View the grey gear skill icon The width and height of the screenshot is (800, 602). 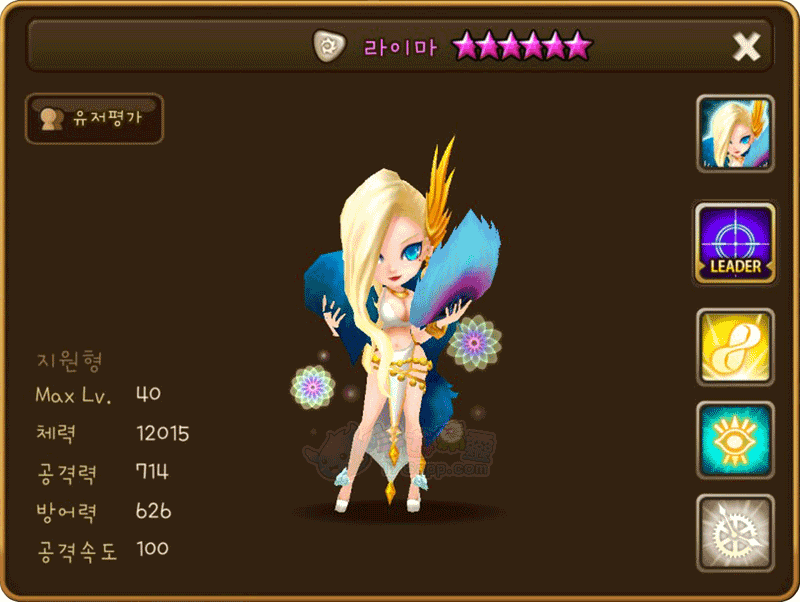(735, 534)
